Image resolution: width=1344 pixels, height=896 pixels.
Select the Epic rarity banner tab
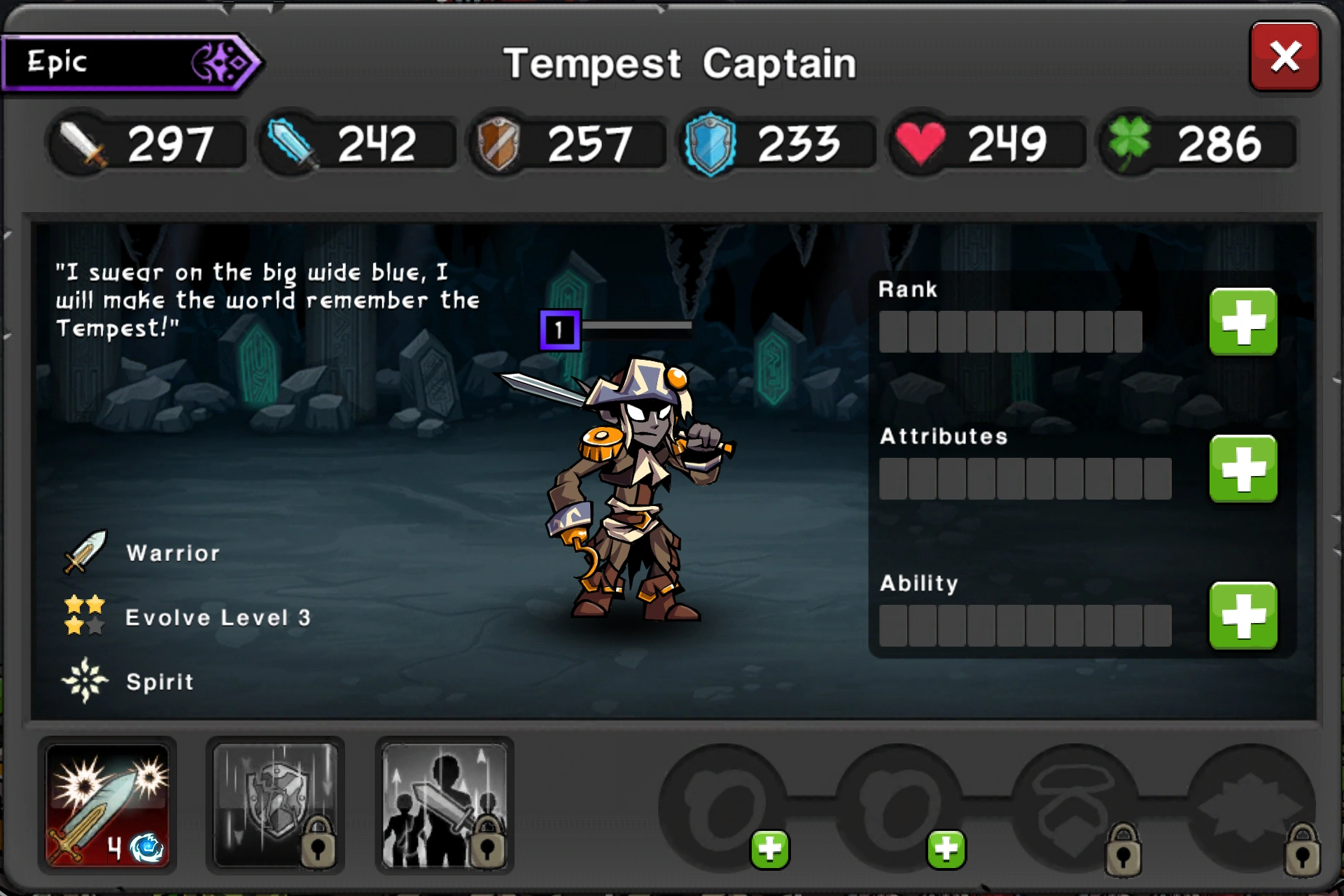point(126,63)
